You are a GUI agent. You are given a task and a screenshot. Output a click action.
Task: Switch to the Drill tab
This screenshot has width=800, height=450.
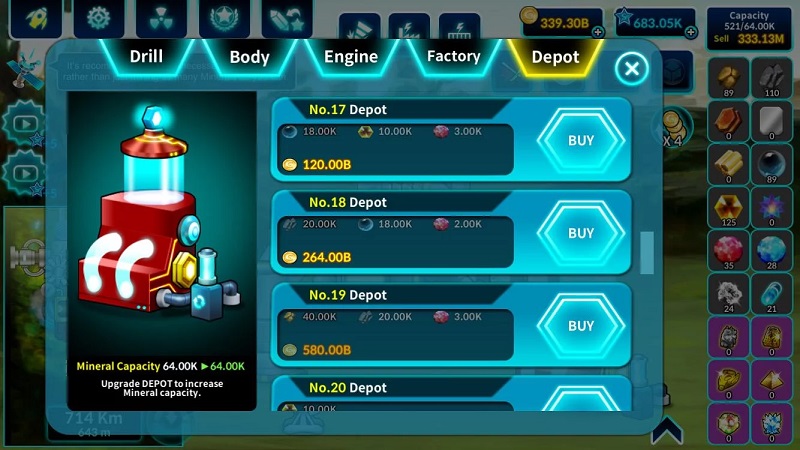pos(146,57)
